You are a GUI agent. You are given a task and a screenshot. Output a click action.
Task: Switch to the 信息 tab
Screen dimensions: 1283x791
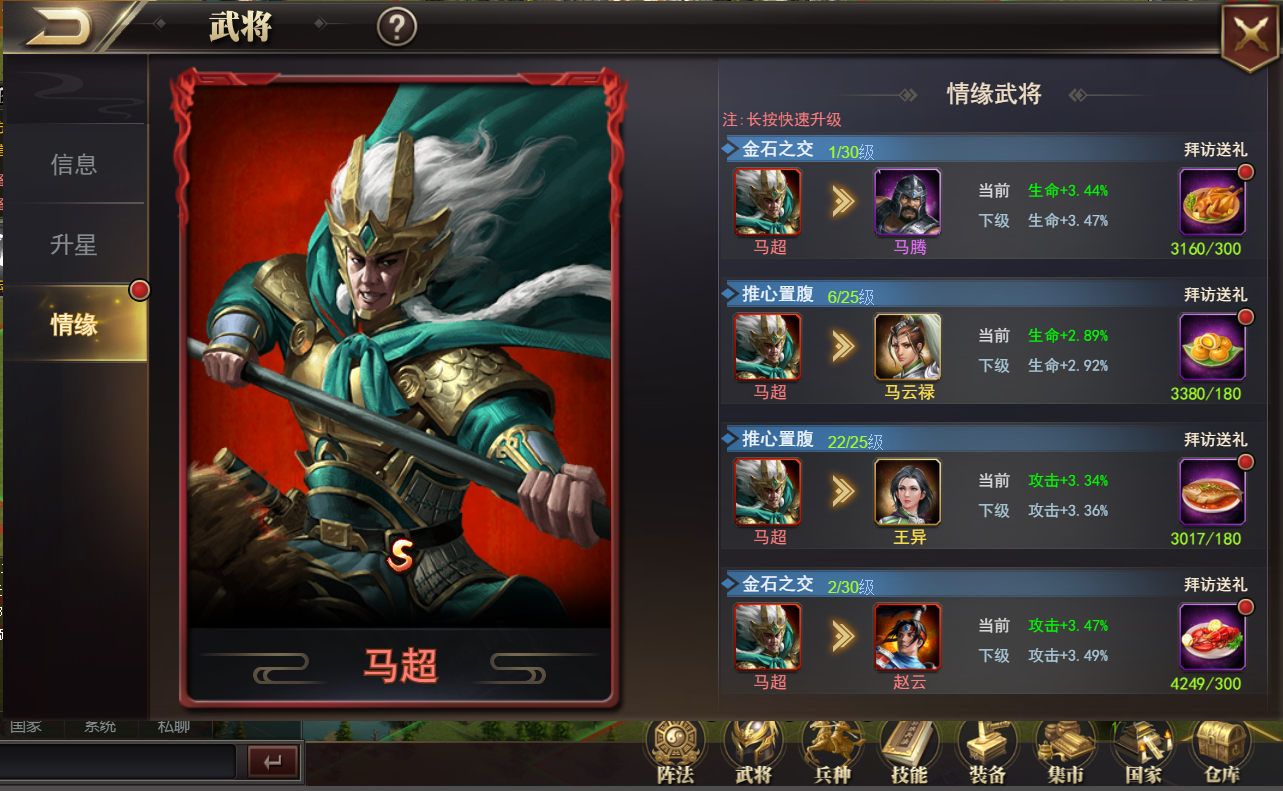72,166
